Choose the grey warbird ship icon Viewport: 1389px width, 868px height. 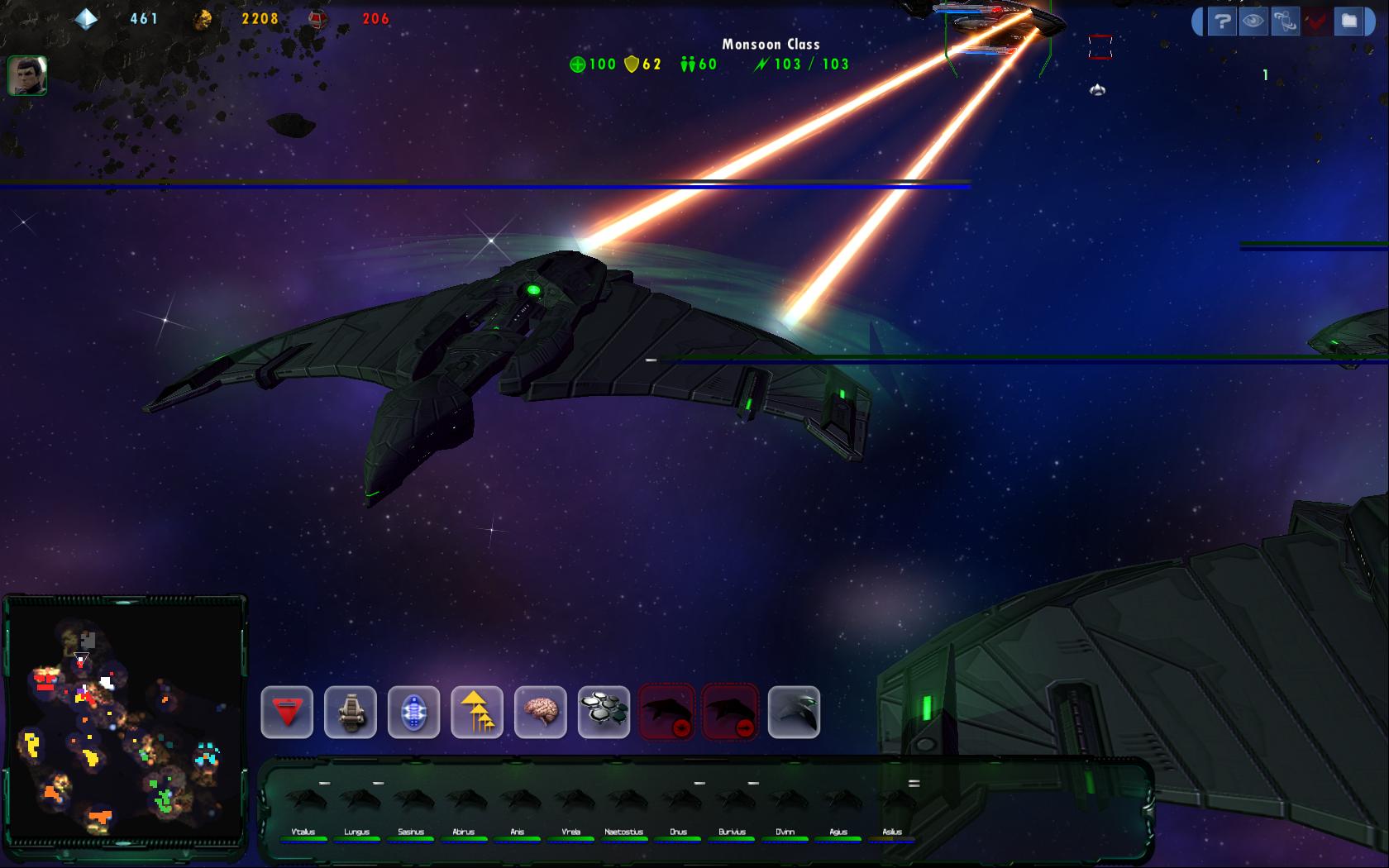pos(794,712)
